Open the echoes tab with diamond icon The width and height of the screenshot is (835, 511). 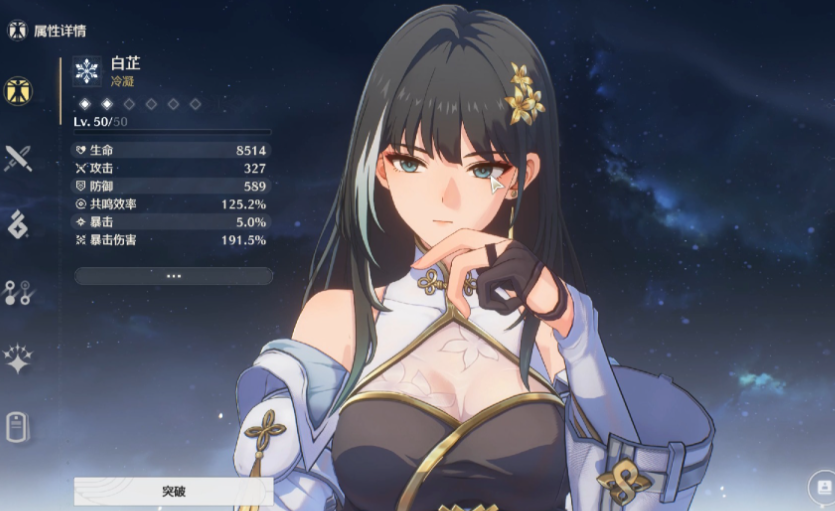point(18,225)
